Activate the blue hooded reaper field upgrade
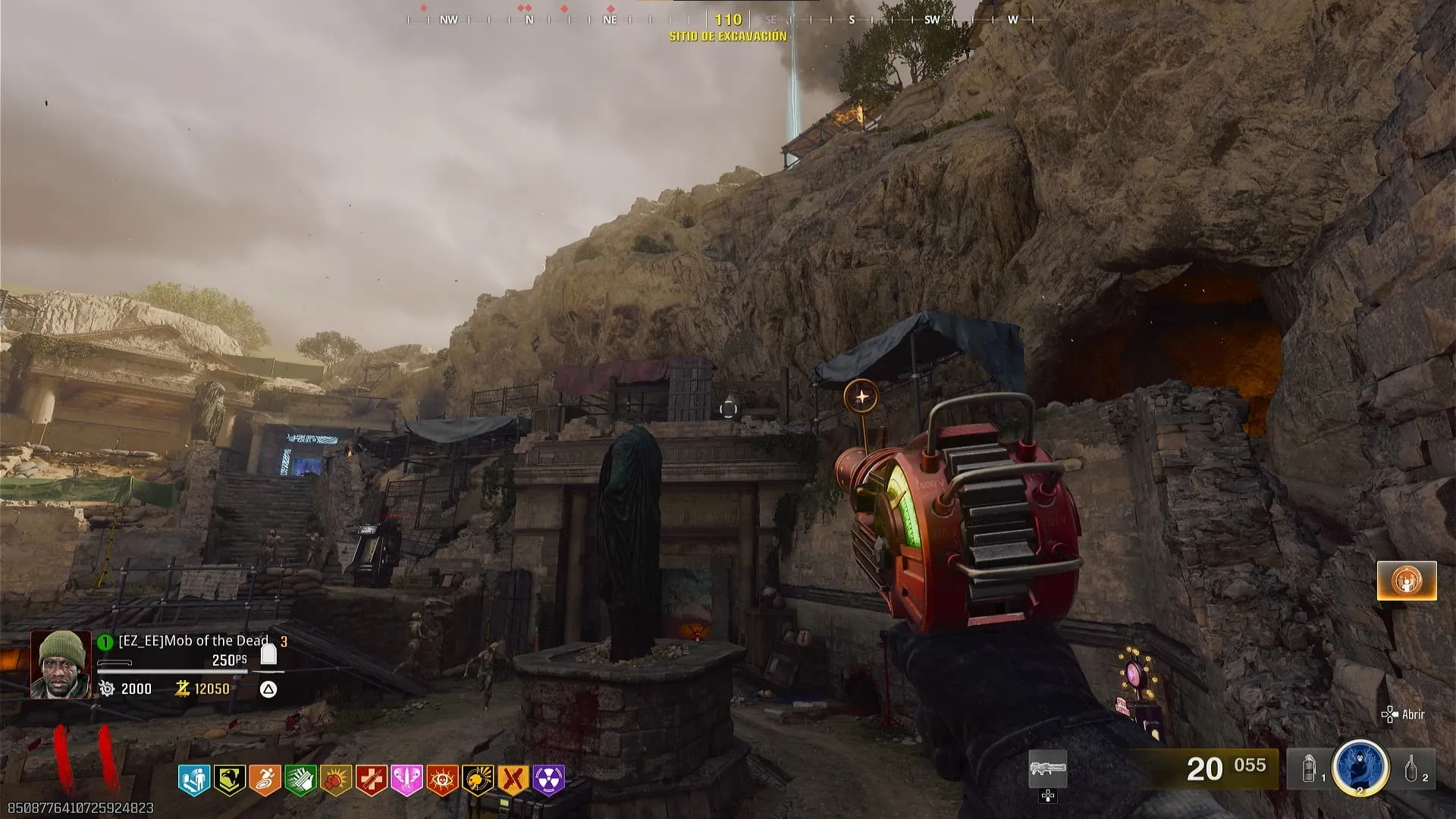Viewport: 1456px width, 819px height. [1360, 767]
